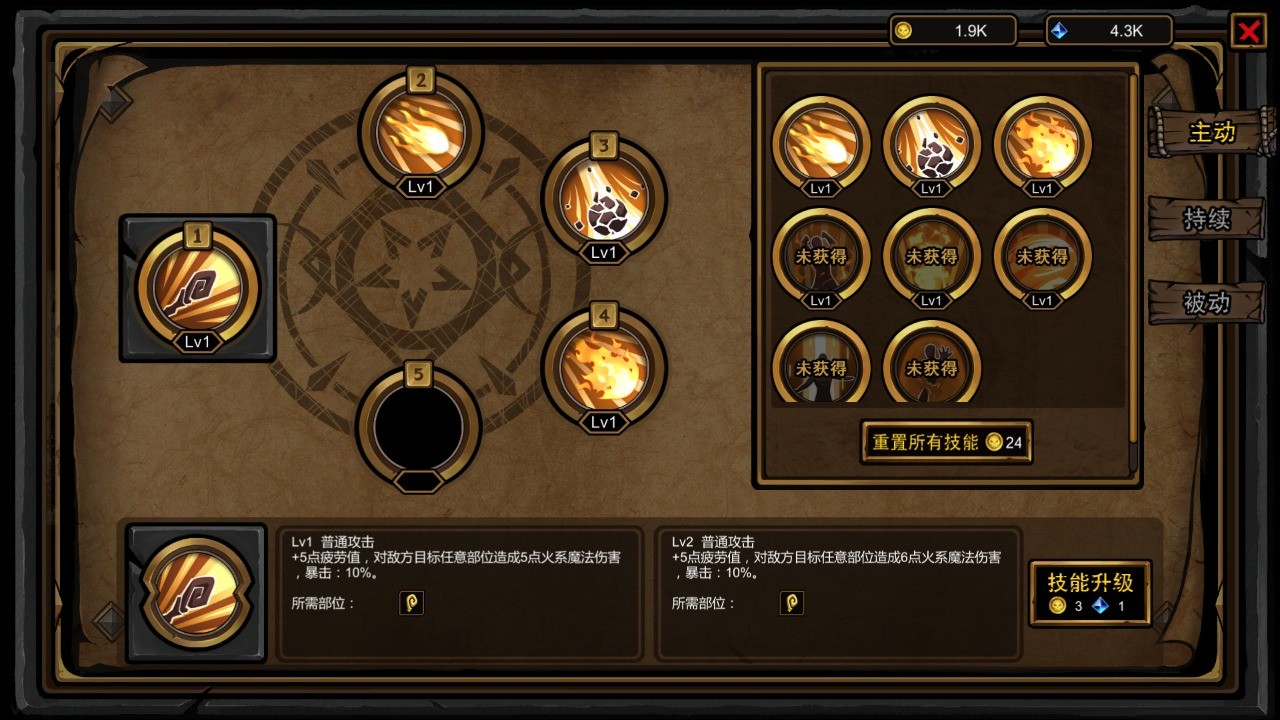
Task: Click the rightmost locked skill in second row
Action: pos(1042,258)
